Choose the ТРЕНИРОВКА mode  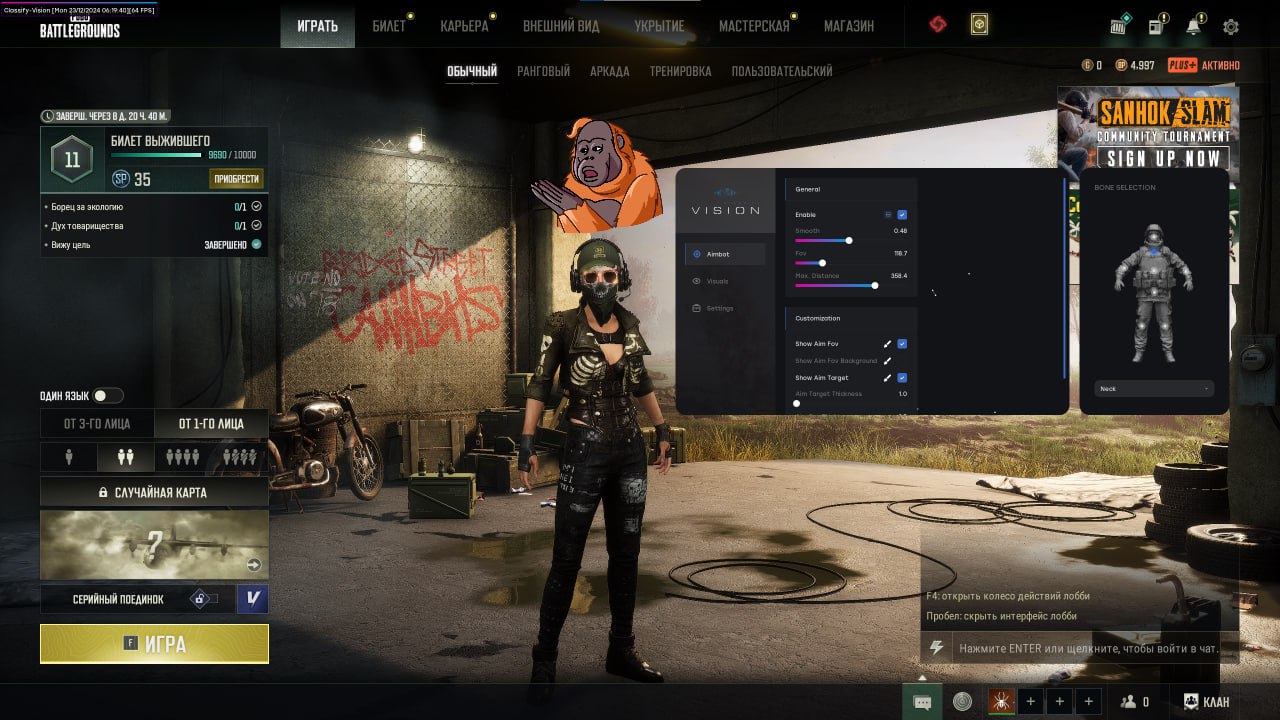680,71
